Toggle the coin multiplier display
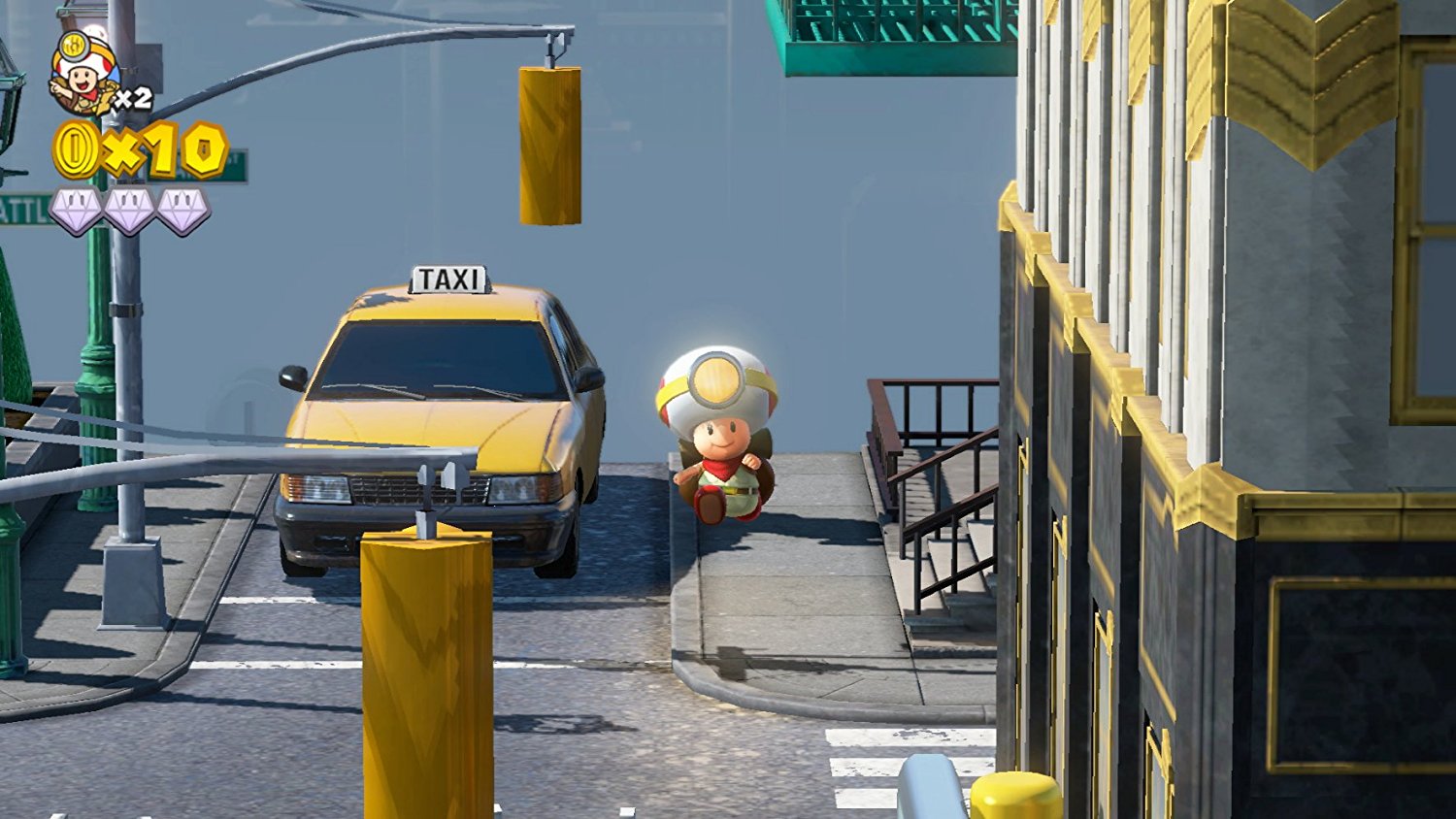Screen dimensions: 1456x819 point(160,150)
